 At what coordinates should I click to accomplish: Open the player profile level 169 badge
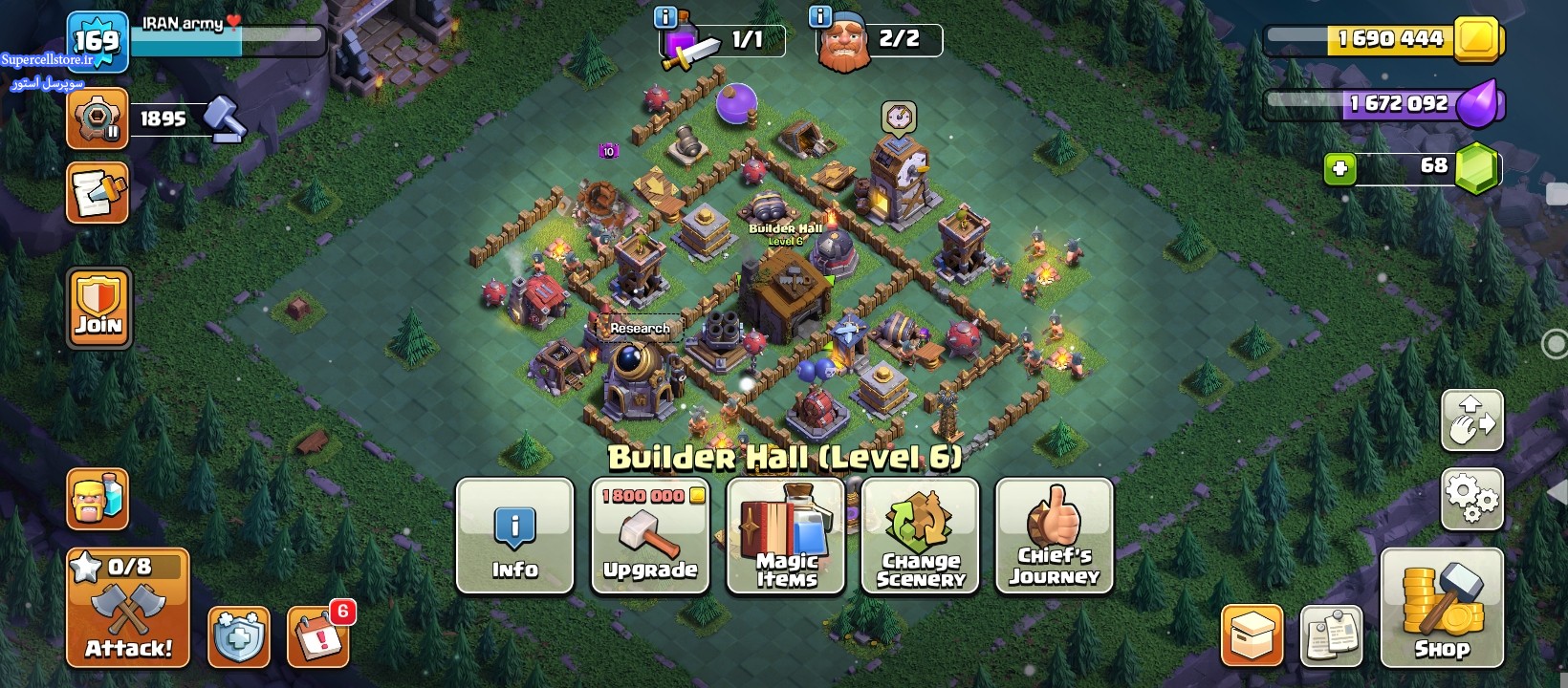pyautogui.click(x=98, y=41)
